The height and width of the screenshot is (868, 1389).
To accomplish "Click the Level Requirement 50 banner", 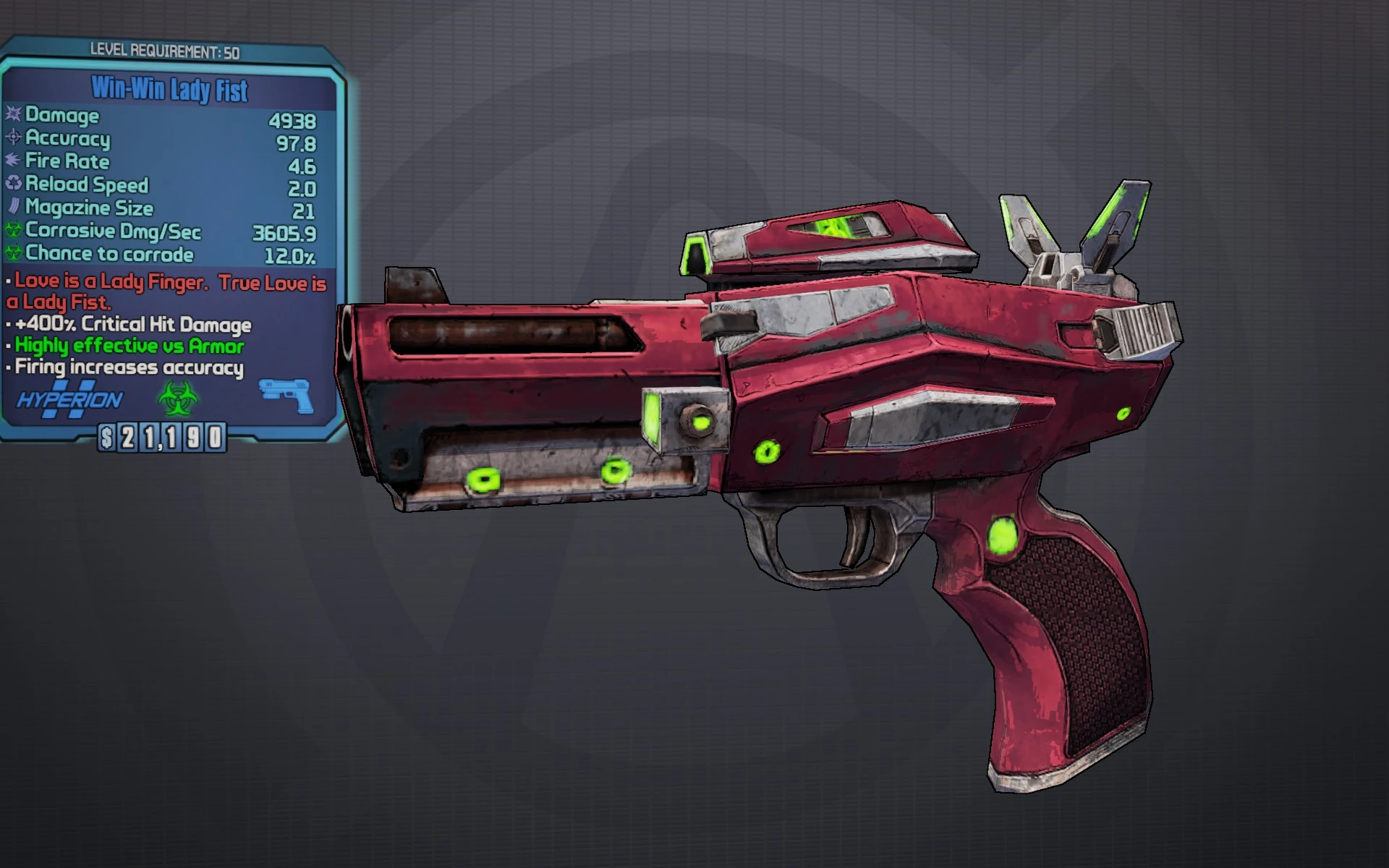I will 165,51.
